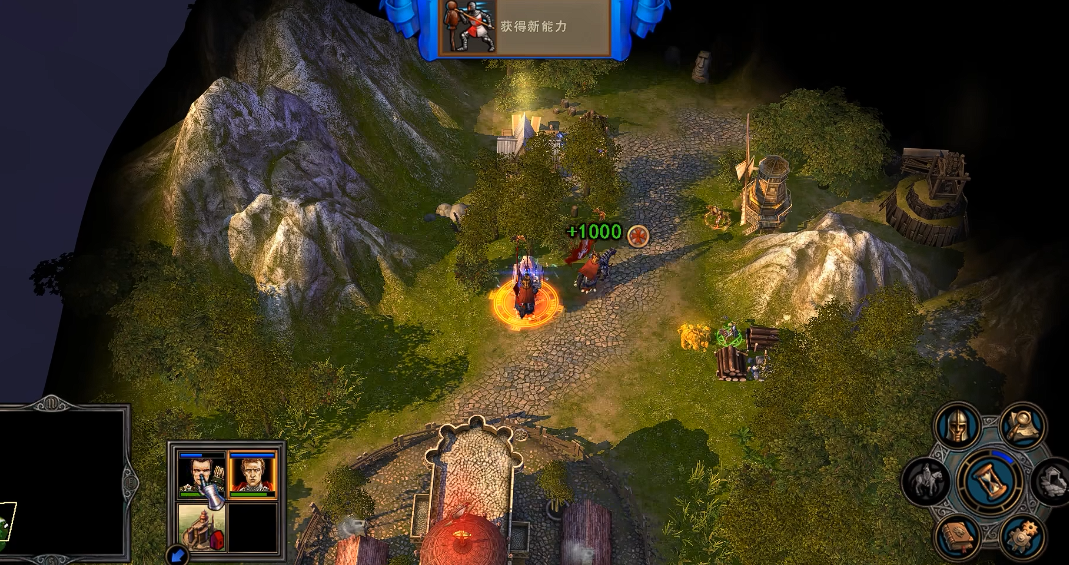
Task: Click the new ability notification icon
Action: 469,25
